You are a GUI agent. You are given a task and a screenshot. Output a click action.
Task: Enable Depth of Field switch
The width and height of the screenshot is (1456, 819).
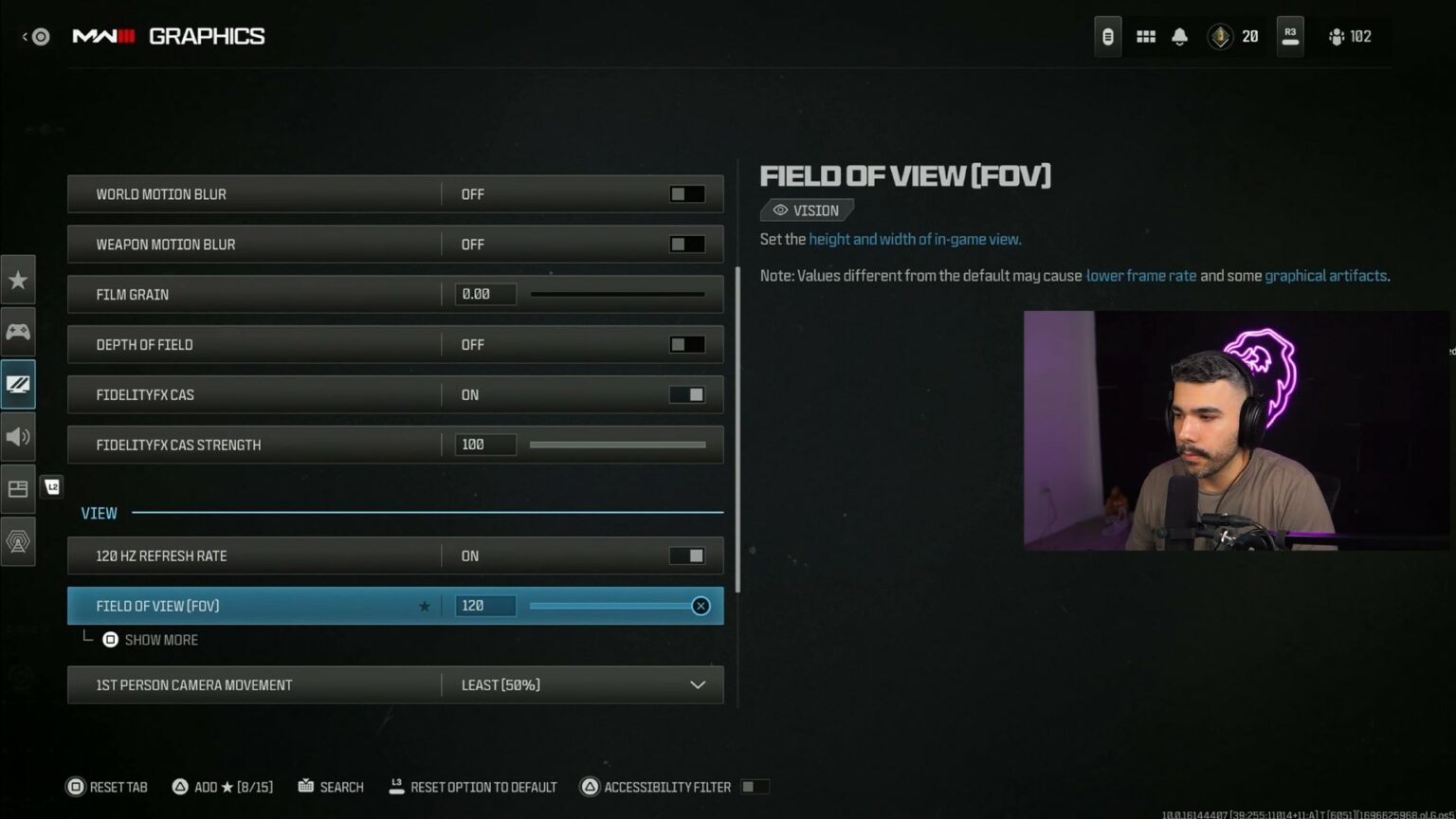click(685, 344)
